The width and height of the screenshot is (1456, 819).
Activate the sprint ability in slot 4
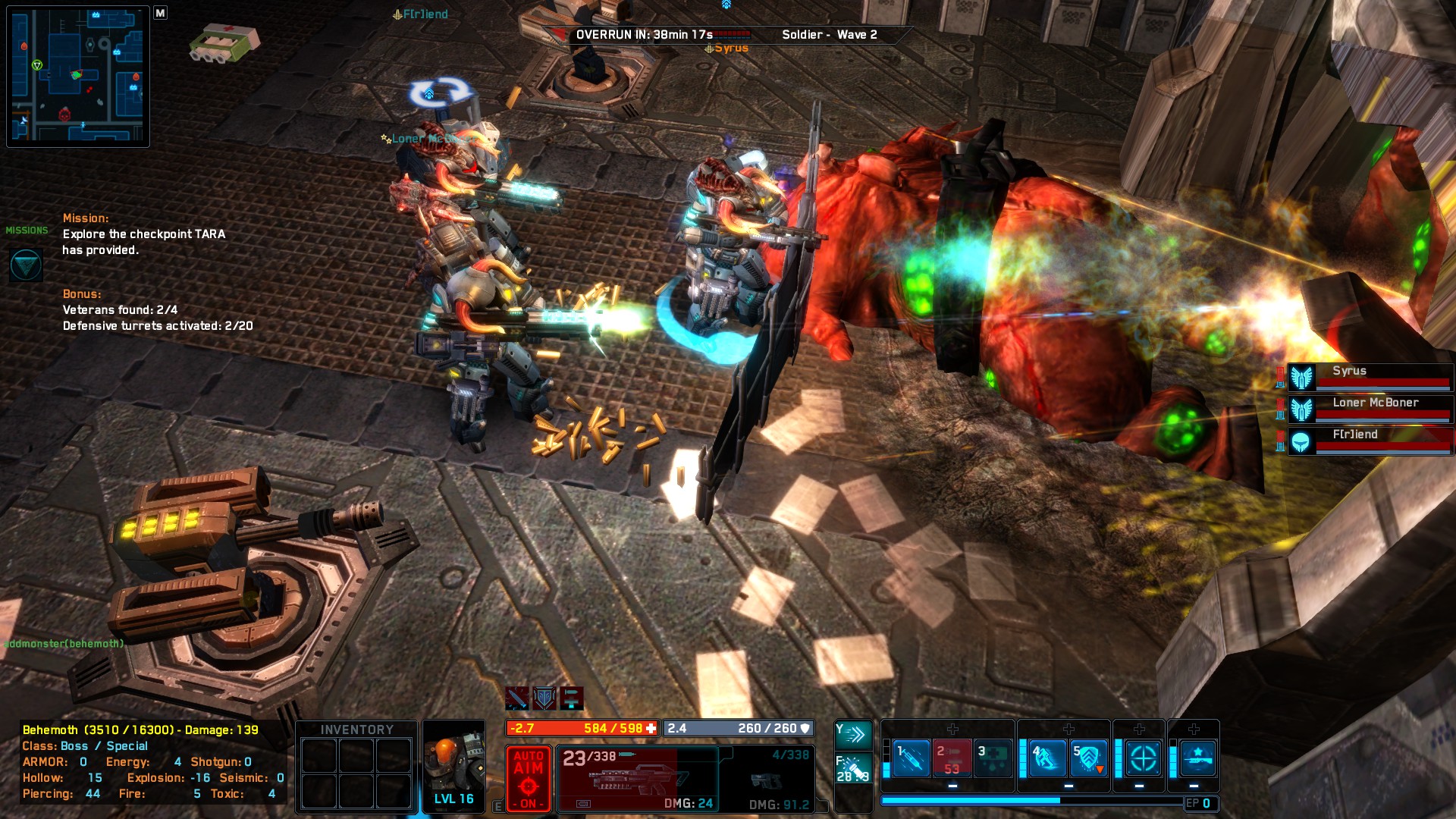click(1048, 758)
